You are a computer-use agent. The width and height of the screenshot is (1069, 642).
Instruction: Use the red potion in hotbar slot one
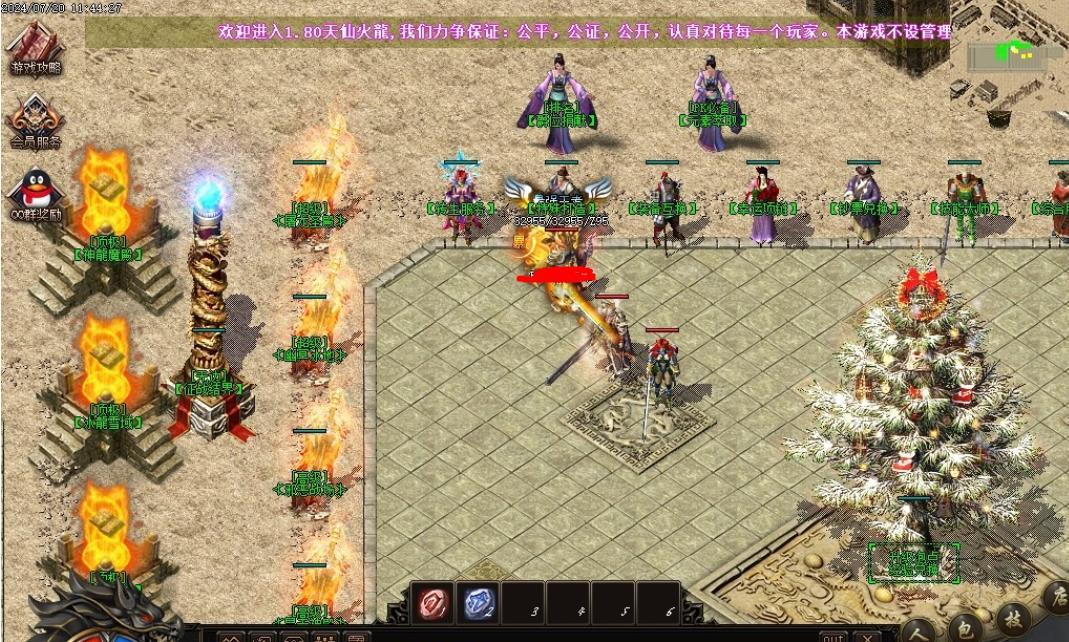click(432, 603)
